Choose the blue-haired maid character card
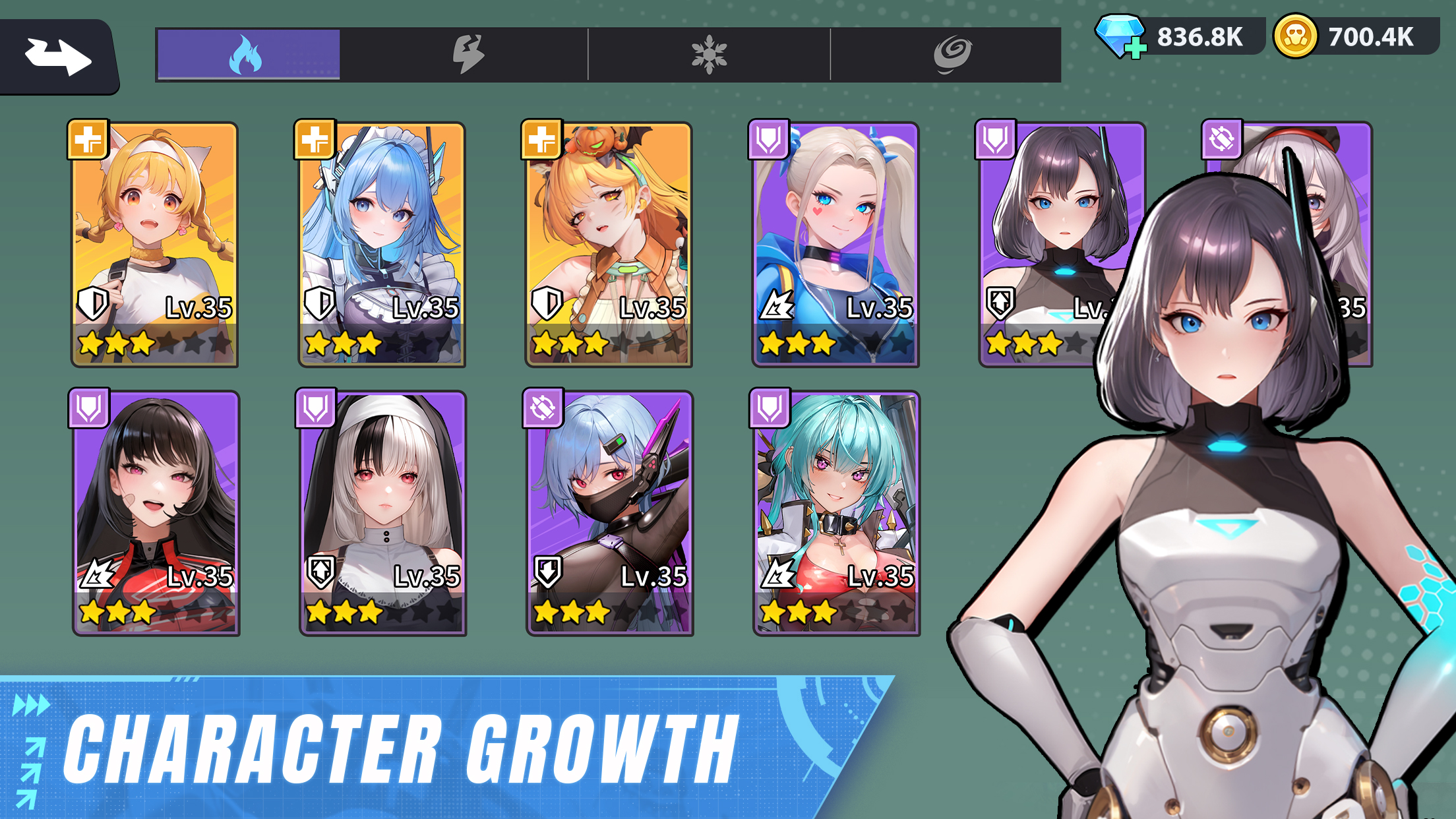 coord(381,244)
